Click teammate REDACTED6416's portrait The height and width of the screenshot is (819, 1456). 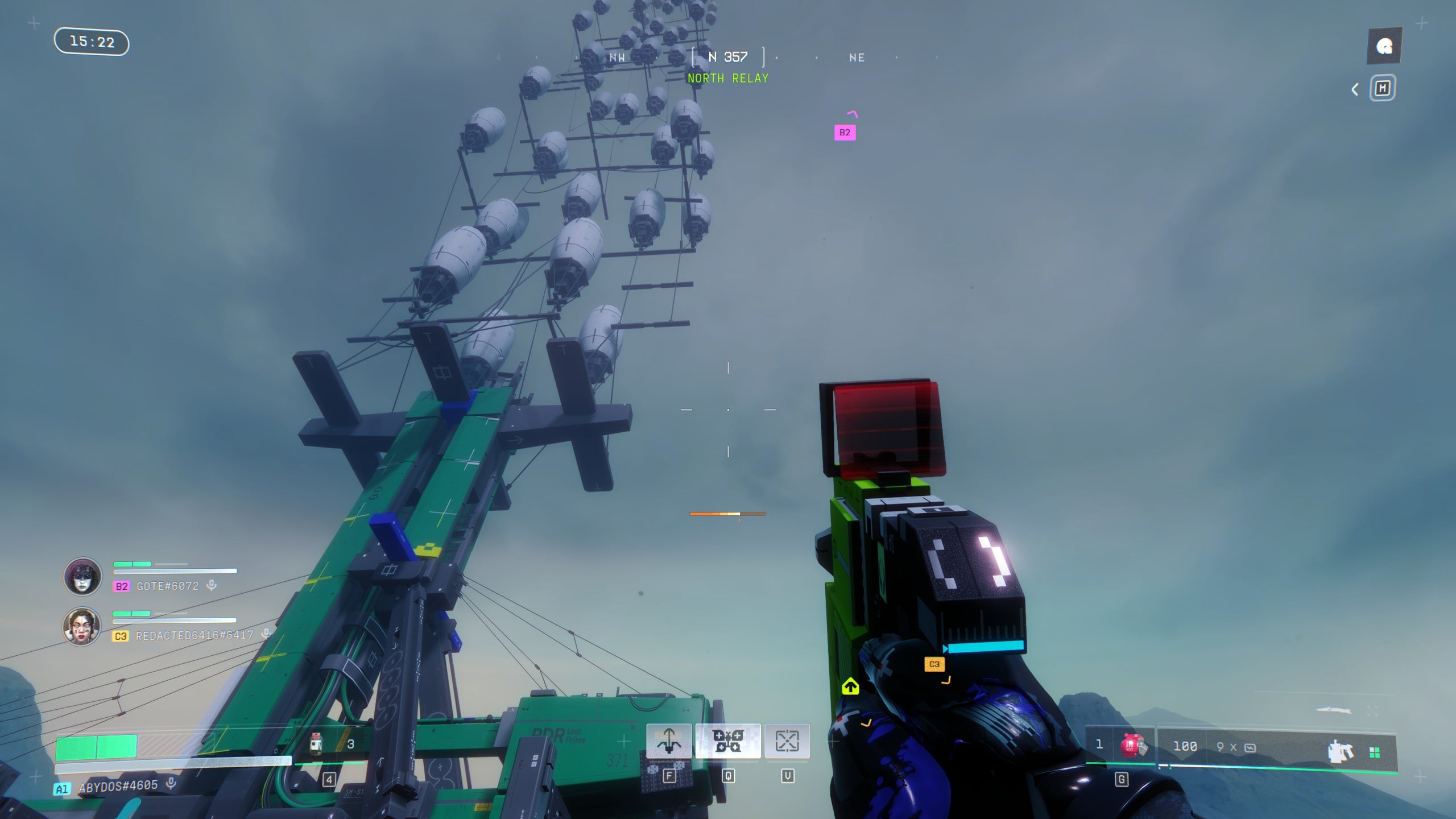coord(82,626)
